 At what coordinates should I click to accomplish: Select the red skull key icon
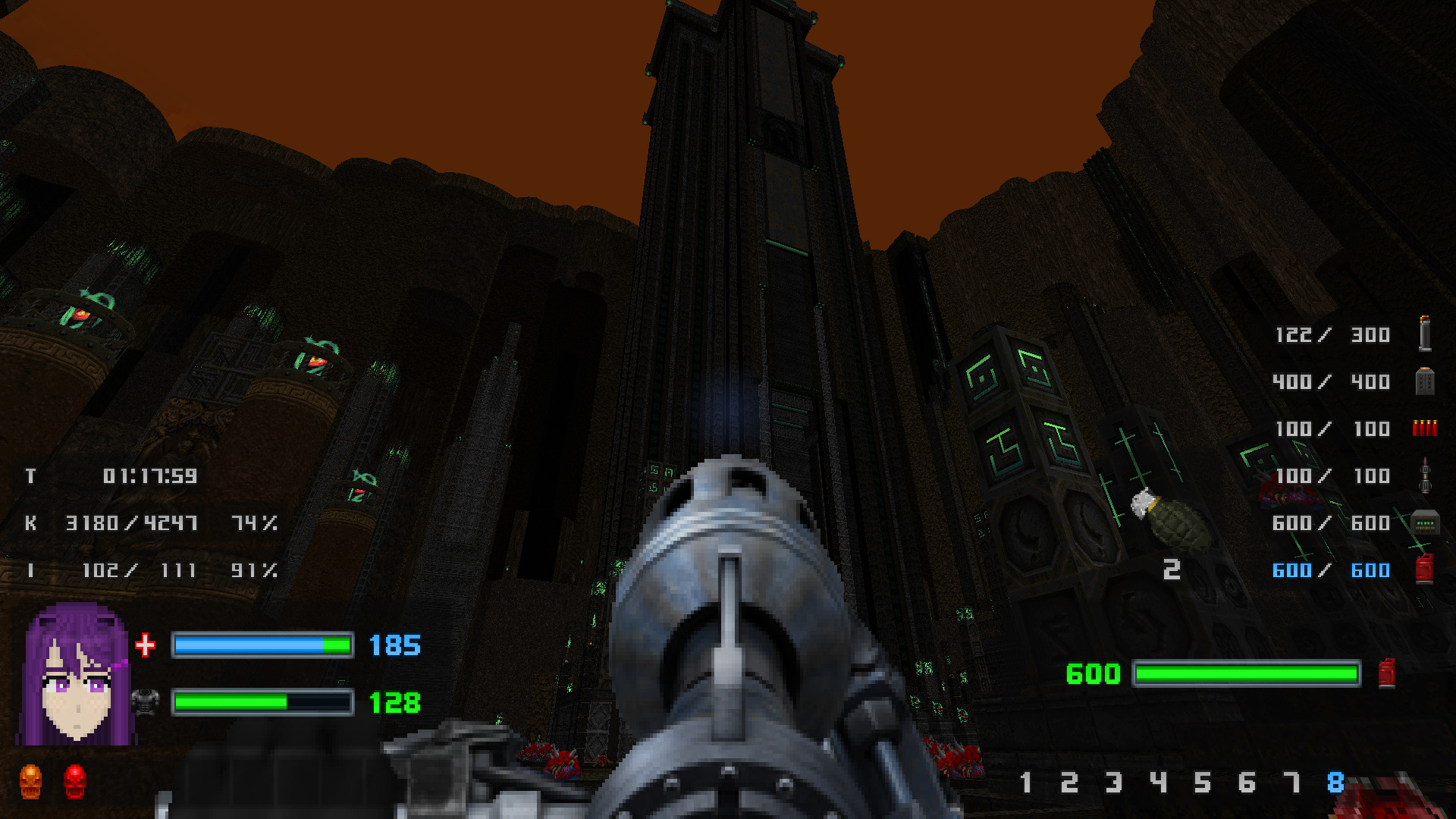75,781
